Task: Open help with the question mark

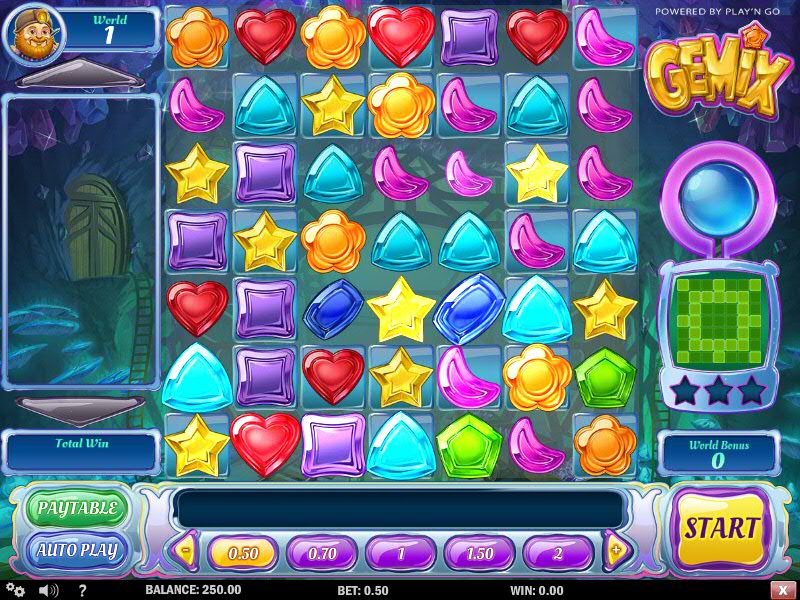Action: pyautogui.click(x=82, y=590)
